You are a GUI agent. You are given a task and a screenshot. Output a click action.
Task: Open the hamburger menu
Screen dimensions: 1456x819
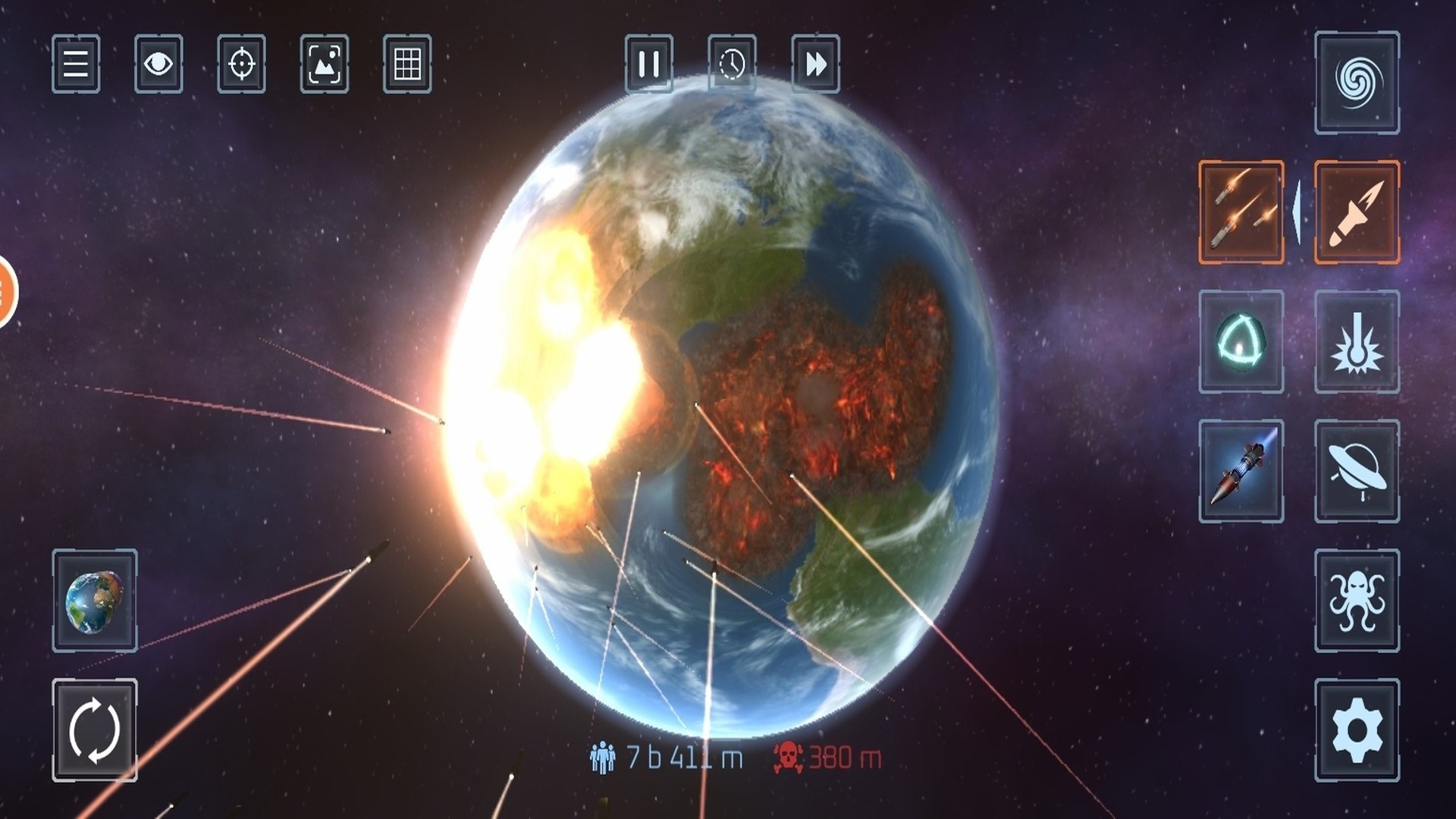[76, 64]
